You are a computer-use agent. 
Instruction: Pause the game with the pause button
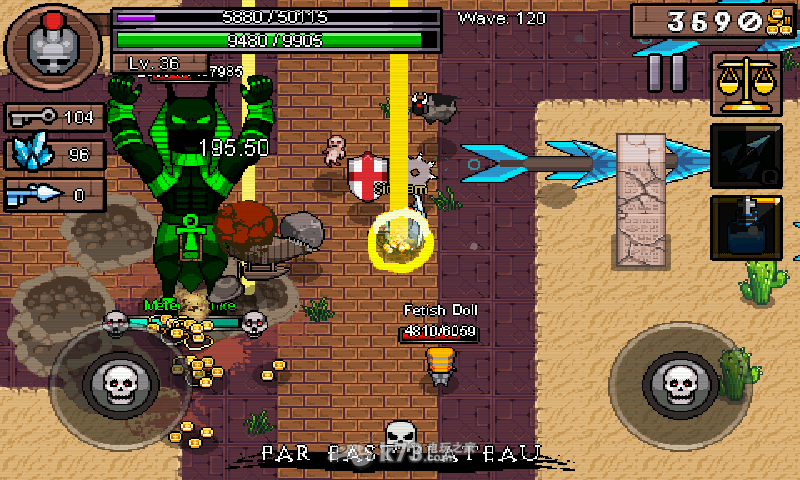(x=667, y=72)
